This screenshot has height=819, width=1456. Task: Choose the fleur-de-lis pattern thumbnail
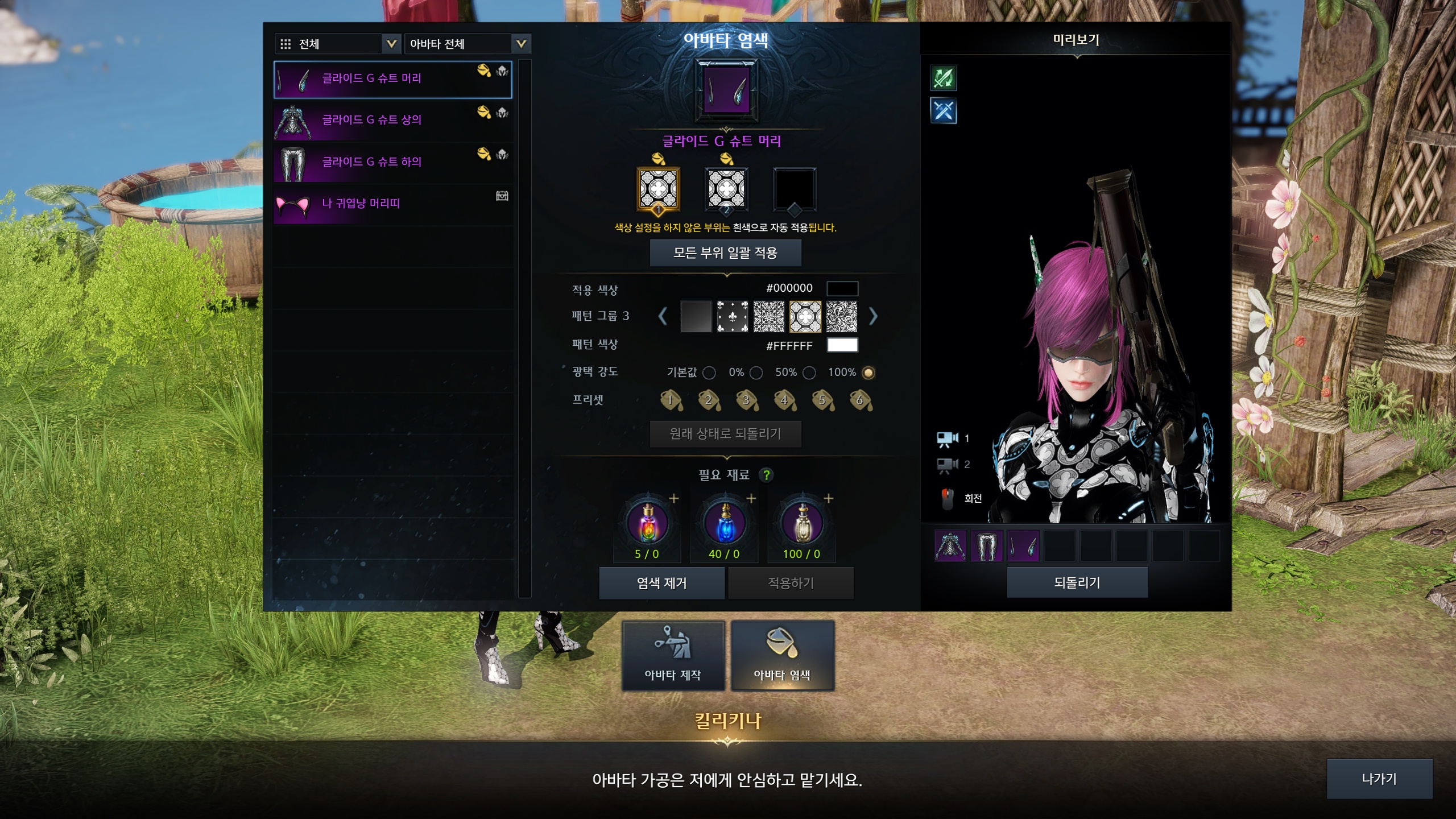click(732, 317)
